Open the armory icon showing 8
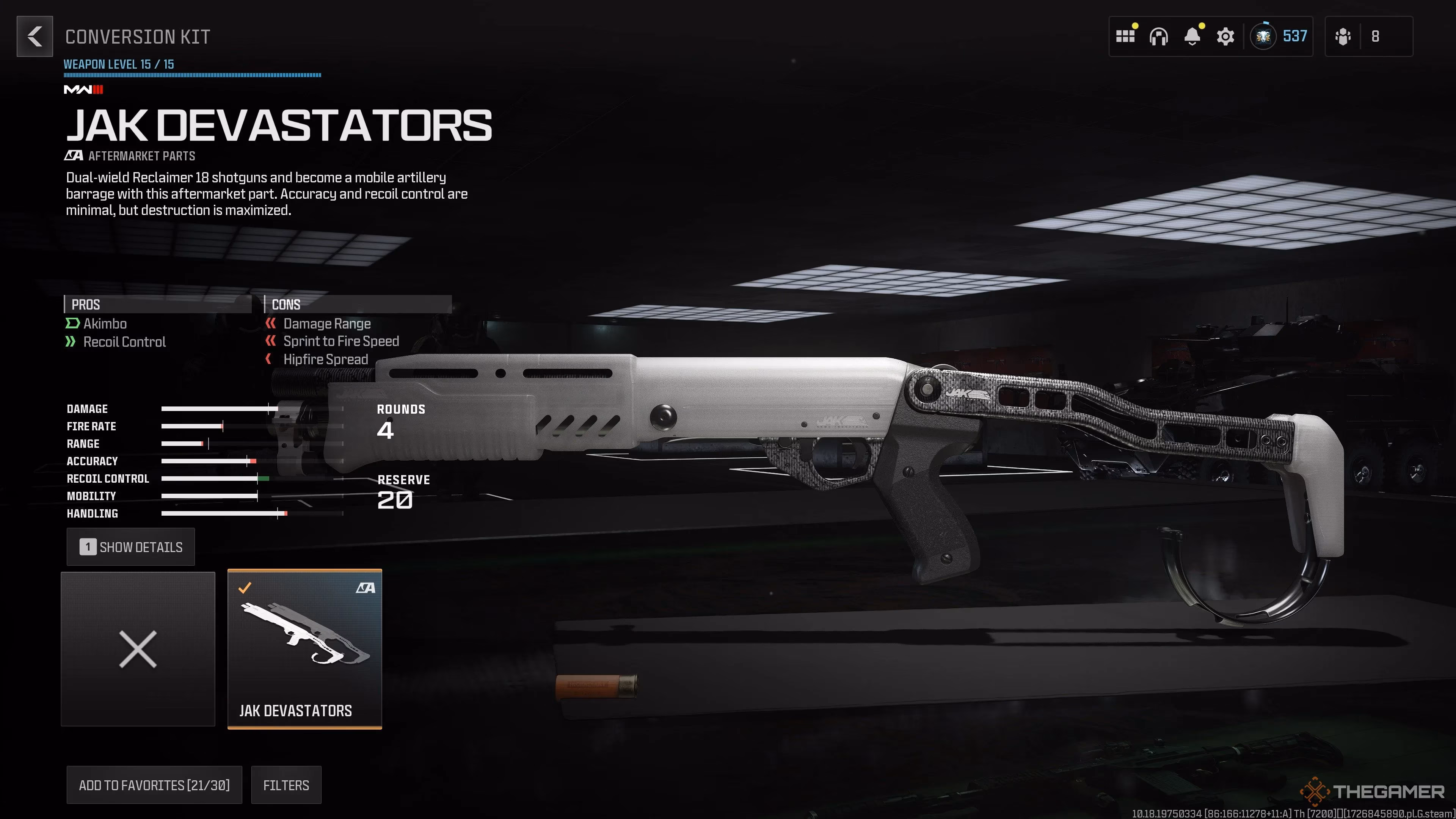 coord(1359,36)
